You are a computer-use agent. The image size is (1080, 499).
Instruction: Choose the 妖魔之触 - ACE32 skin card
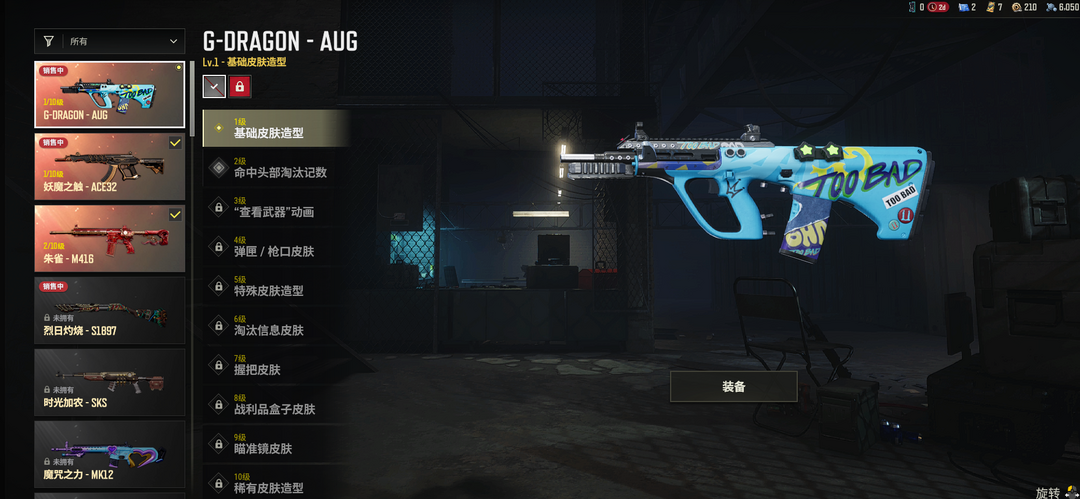[x=110, y=166]
